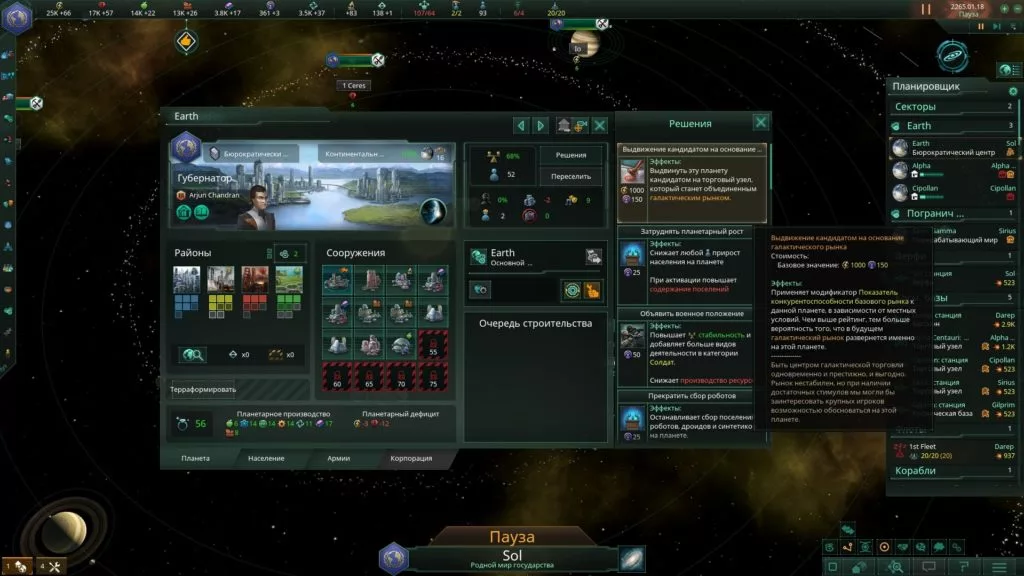Viewport: 1024px width, 576px height.
Task: Switch to the Армии tab
Action: 339,458
